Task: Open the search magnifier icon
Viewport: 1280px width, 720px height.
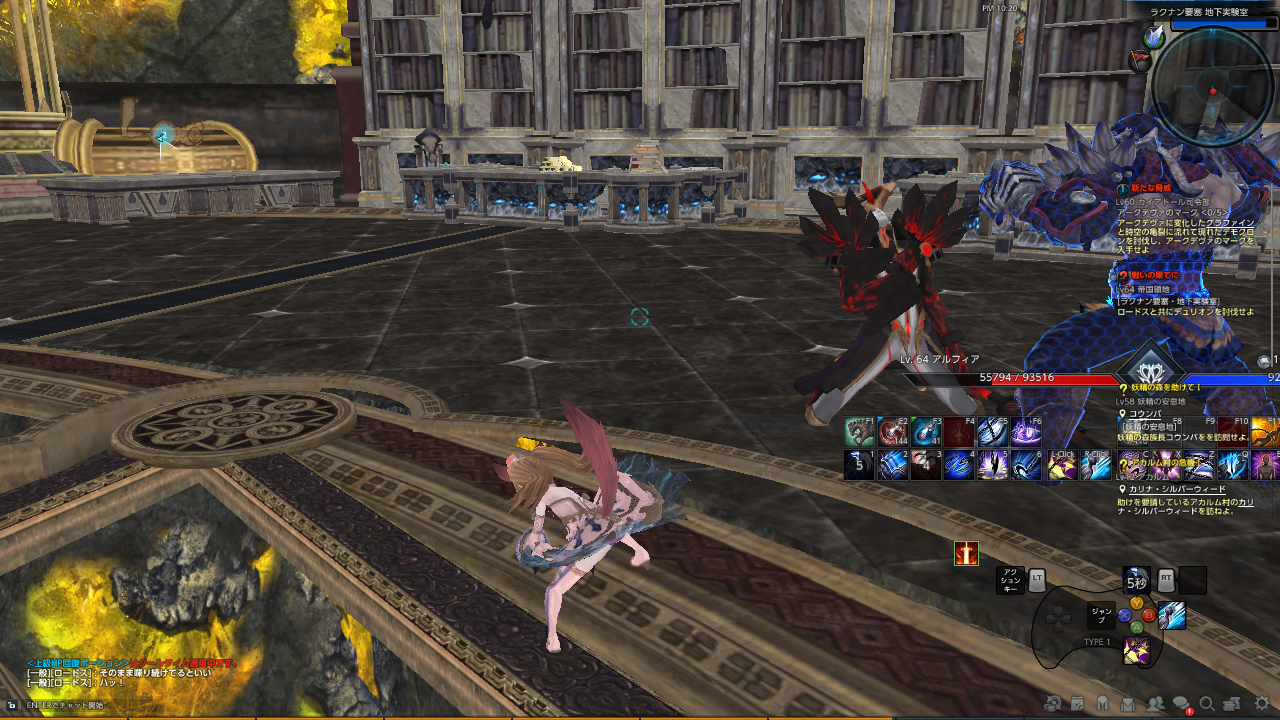Action: (x=1207, y=703)
